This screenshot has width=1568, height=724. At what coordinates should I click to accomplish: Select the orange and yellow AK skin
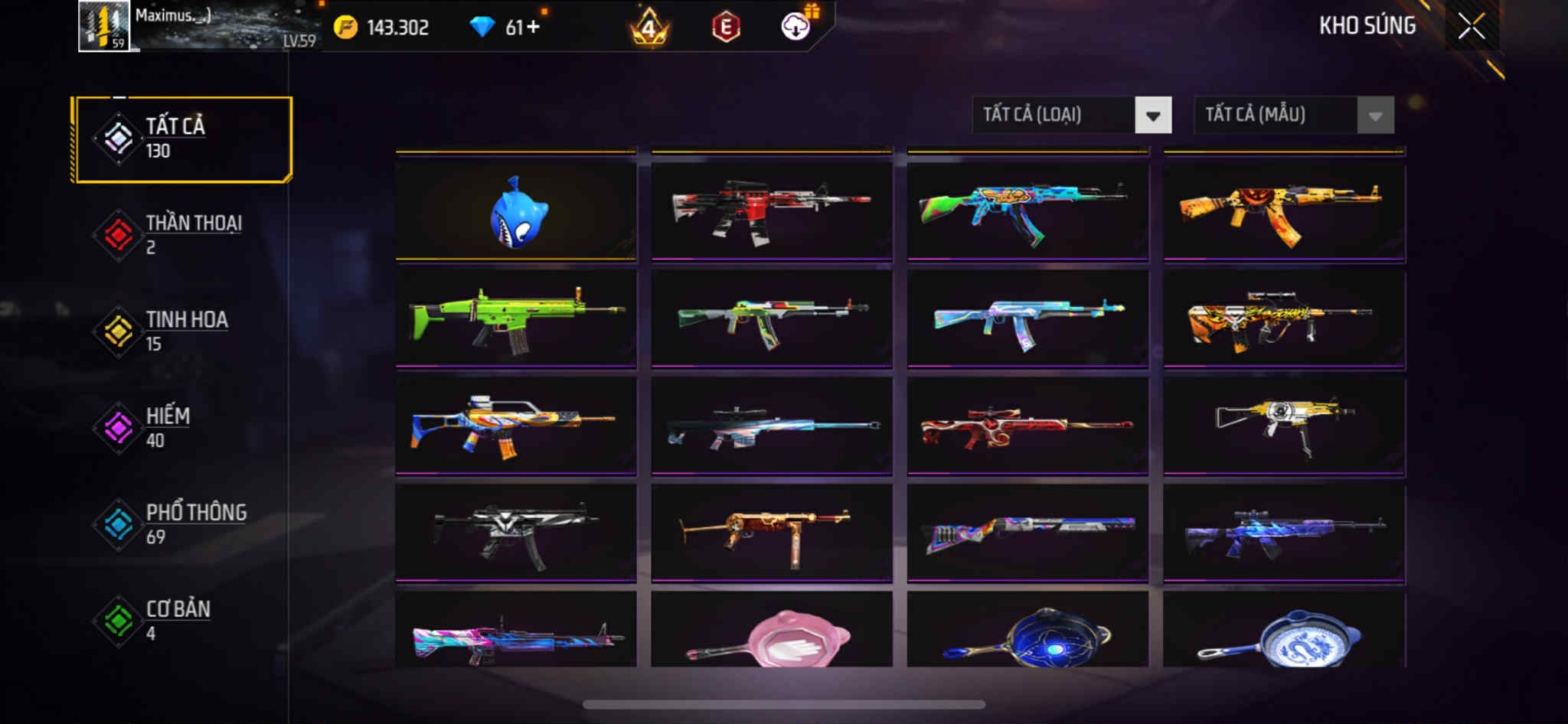click(x=1284, y=211)
